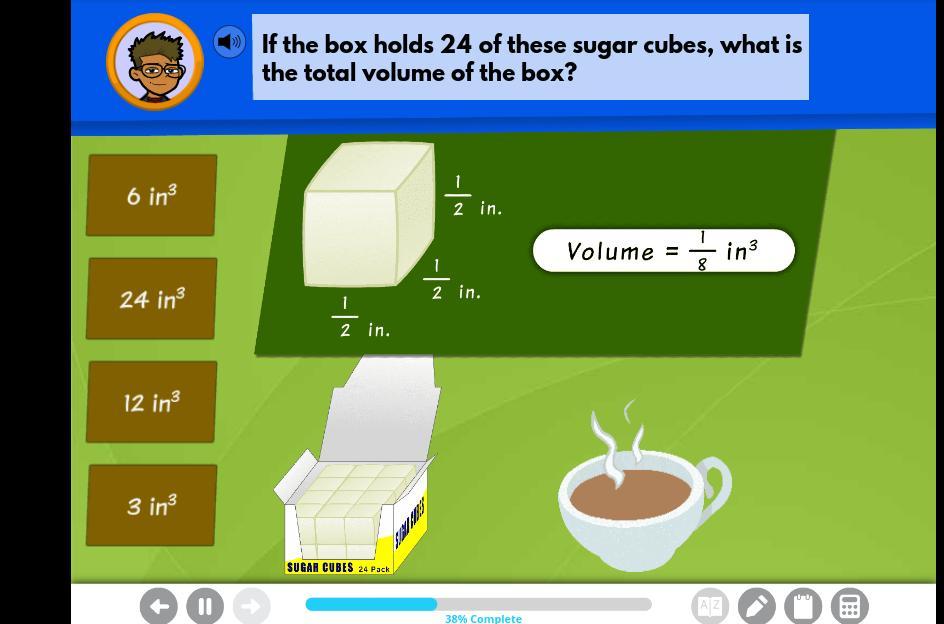Activate the pencil drawing tool
The image size is (944, 624).
pos(757,606)
